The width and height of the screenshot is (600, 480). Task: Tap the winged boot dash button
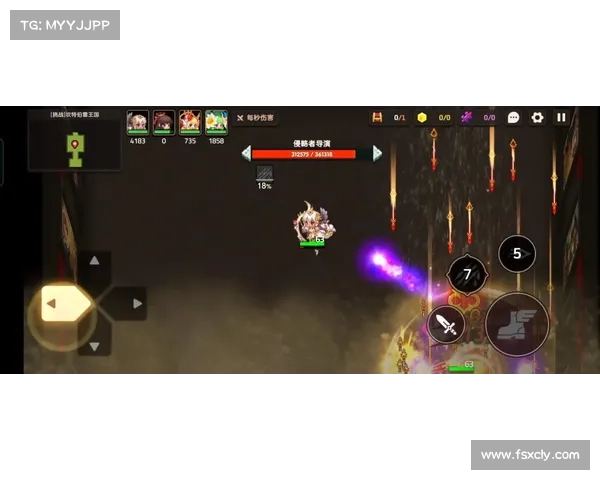517,324
